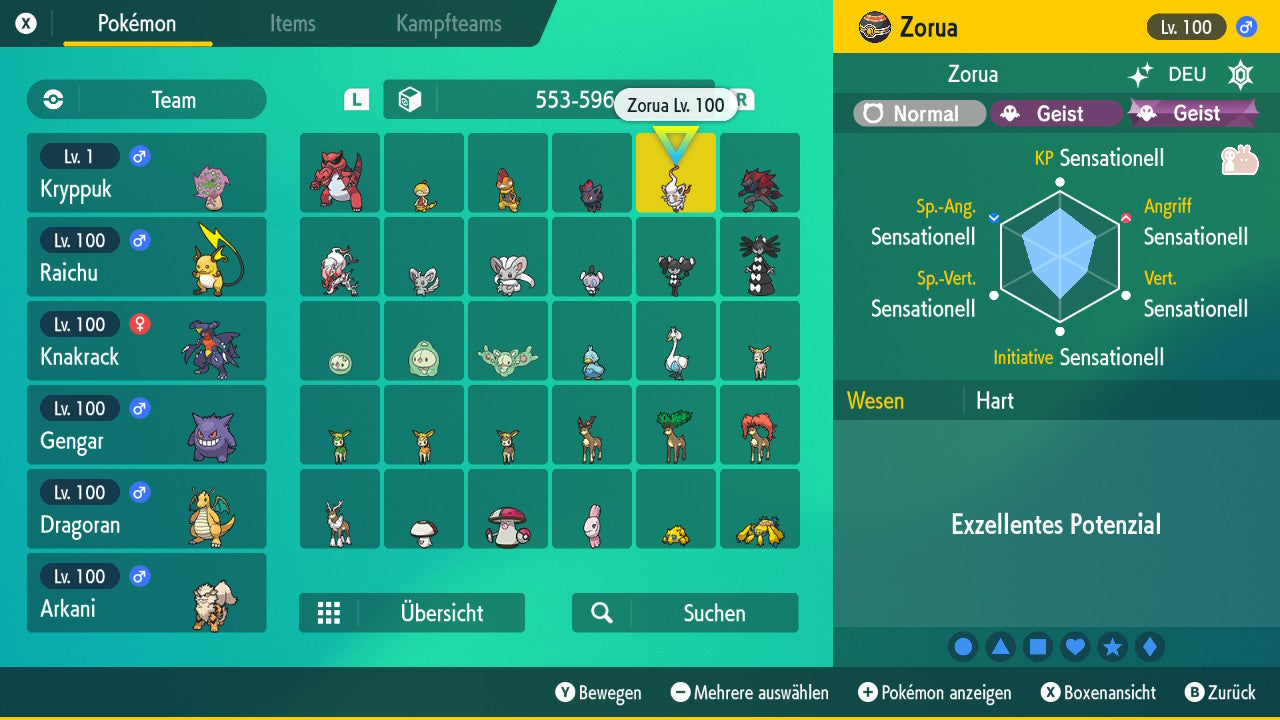Select the Zoroark thumbnail in the box
1280x720 pixels.
click(760, 173)
